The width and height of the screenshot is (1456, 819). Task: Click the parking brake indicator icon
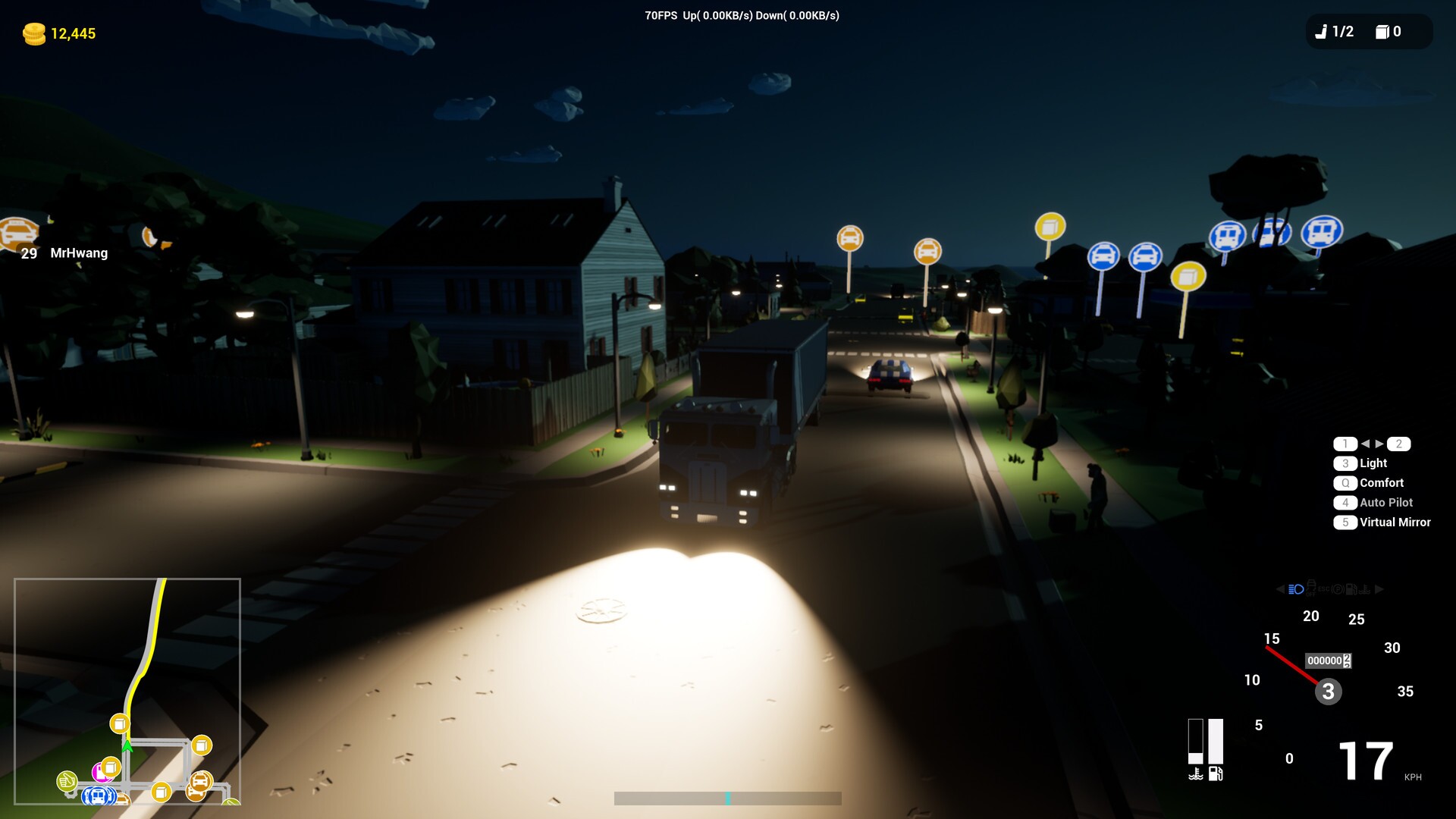click(1336, 588)
